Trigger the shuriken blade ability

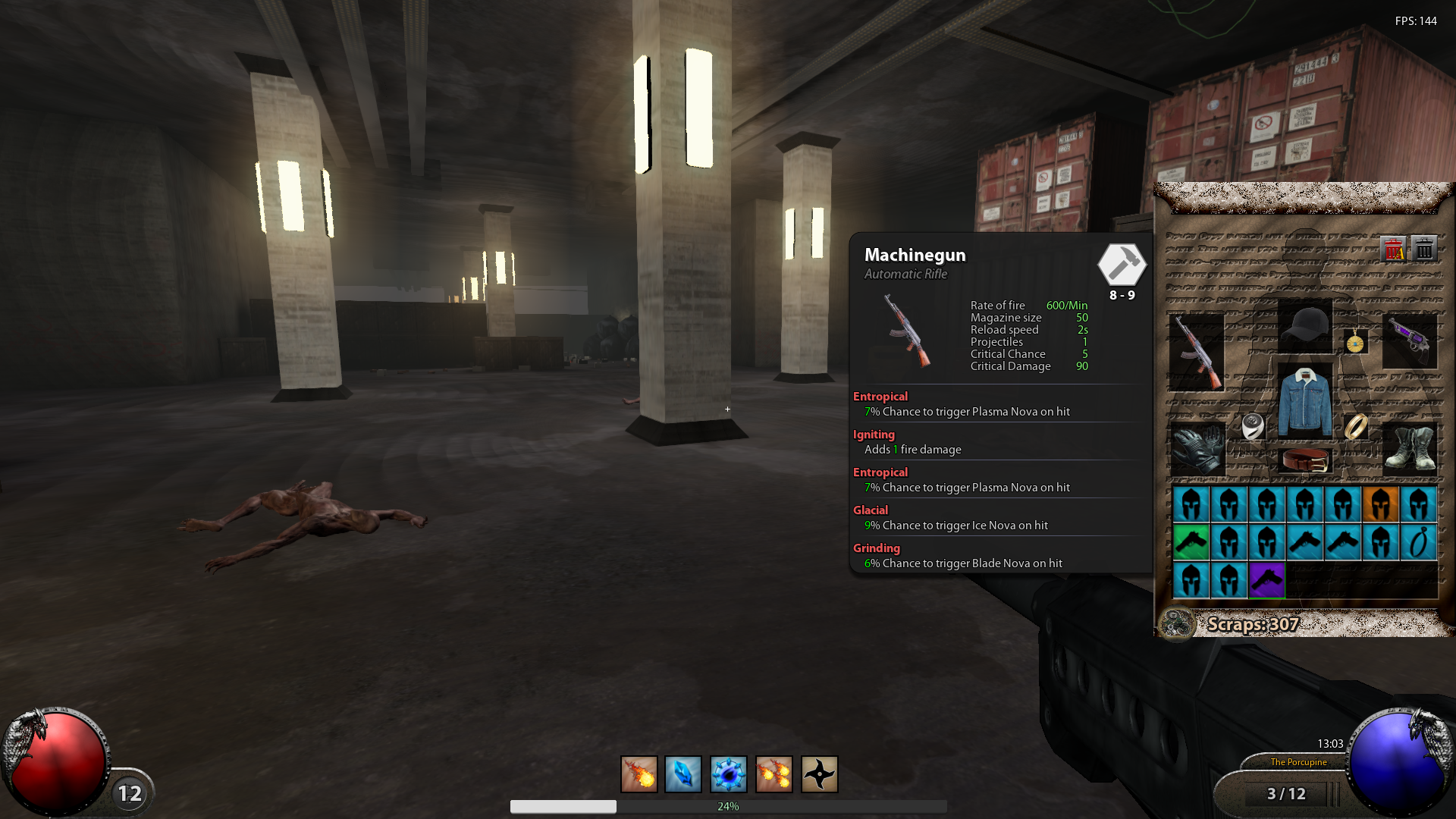819,774
